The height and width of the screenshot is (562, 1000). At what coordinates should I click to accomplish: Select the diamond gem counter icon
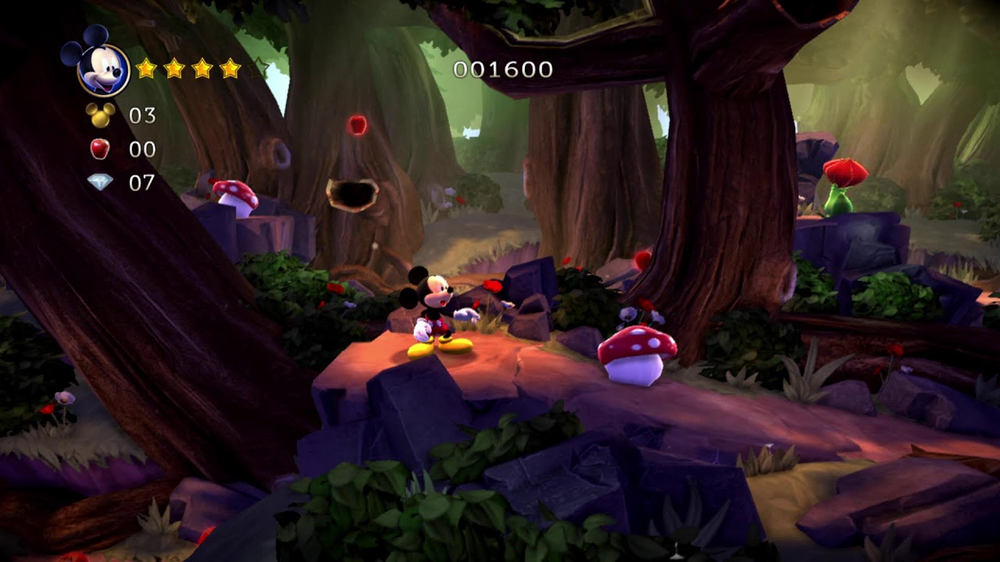100,182
